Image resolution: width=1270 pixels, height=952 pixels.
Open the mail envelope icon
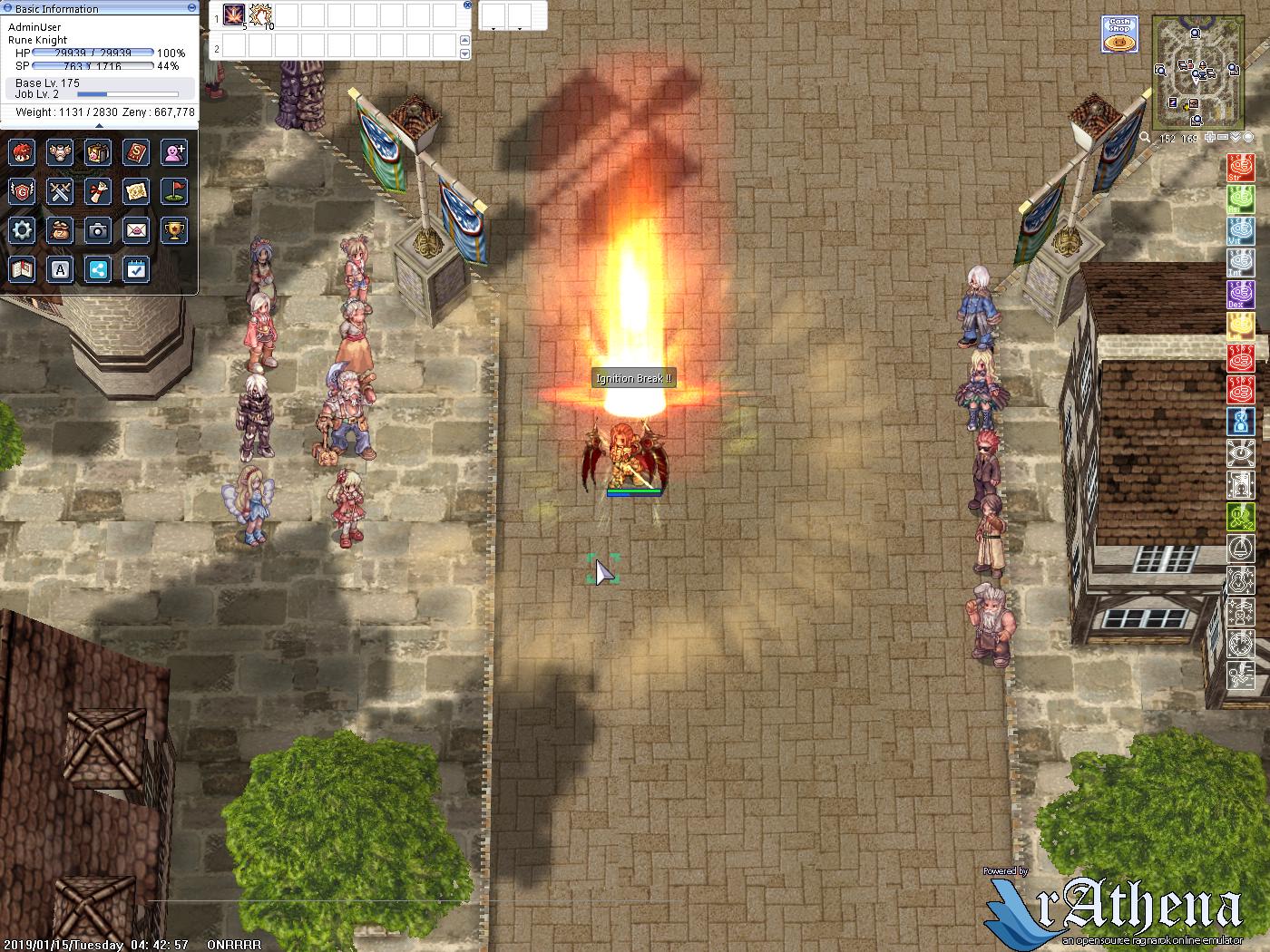point(138,230)
